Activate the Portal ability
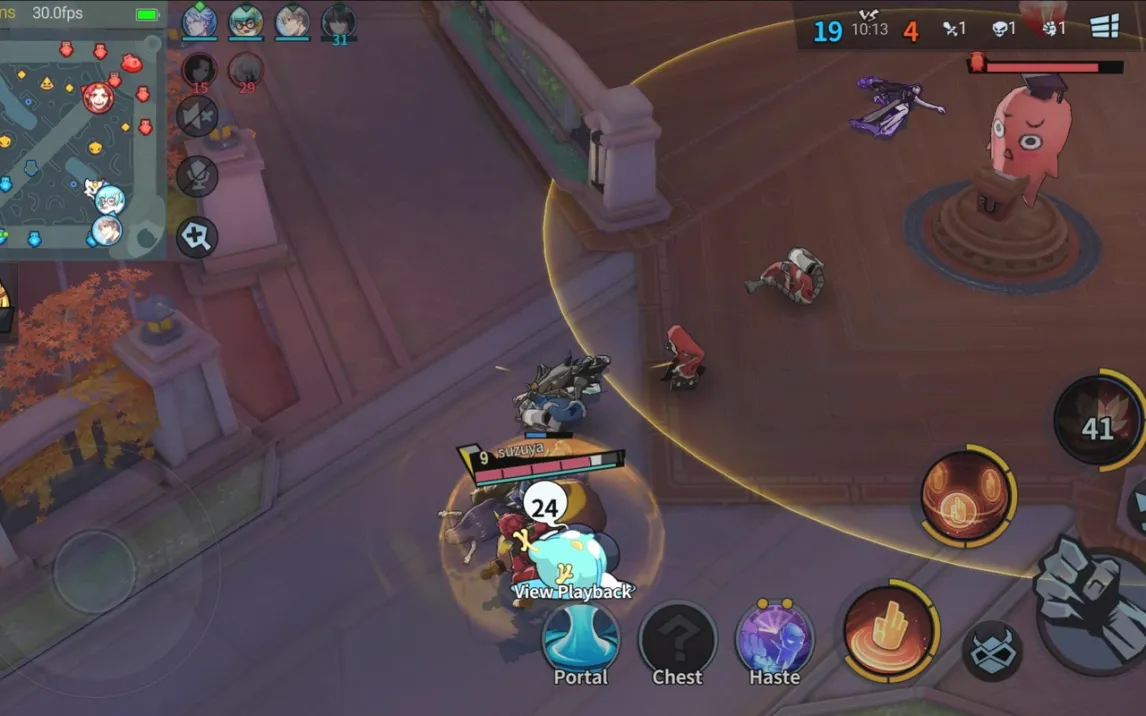This screenshot has height=716, width=1146. tap(580, 639)
